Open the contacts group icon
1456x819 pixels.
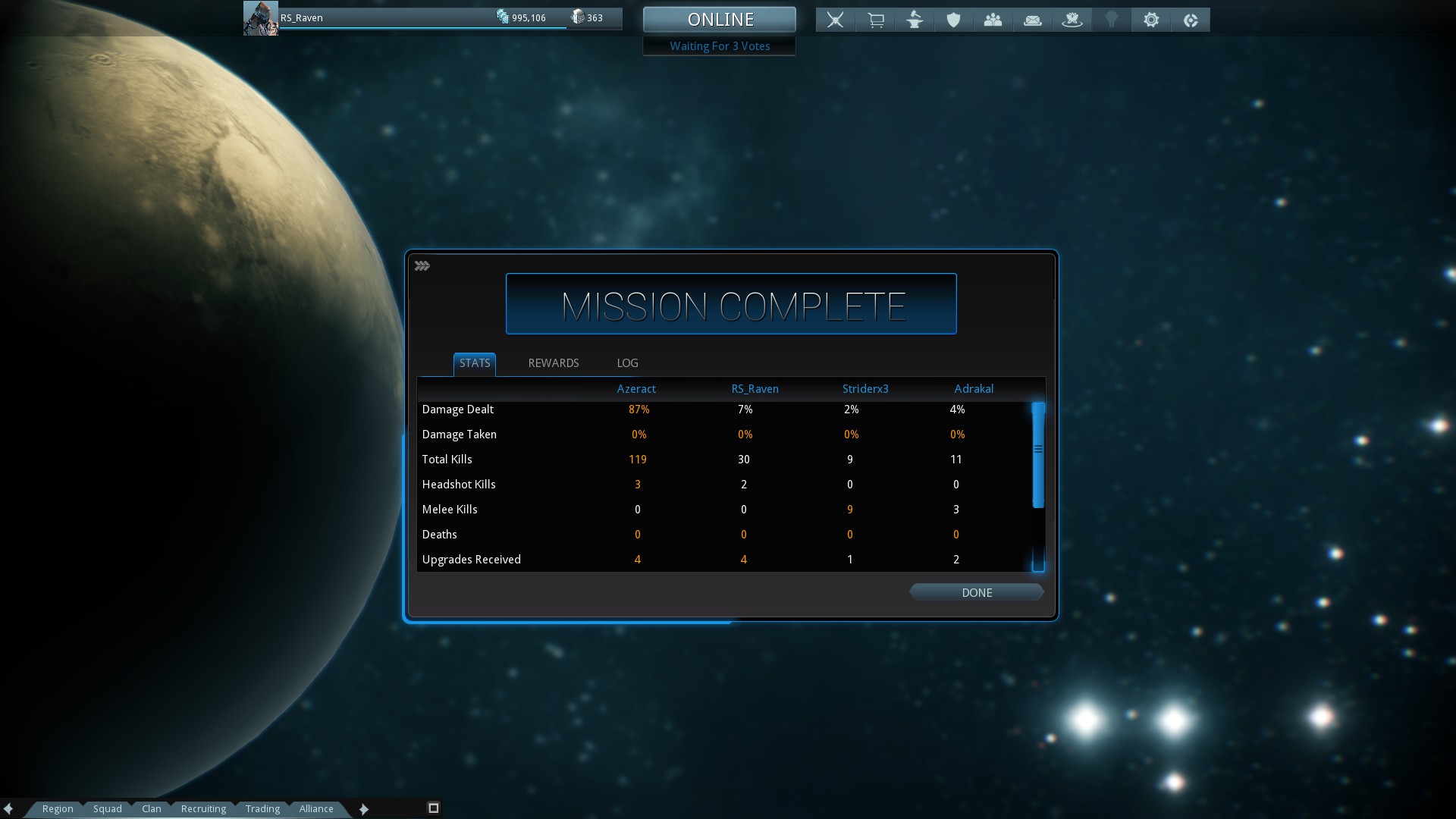tap(993, 20)
